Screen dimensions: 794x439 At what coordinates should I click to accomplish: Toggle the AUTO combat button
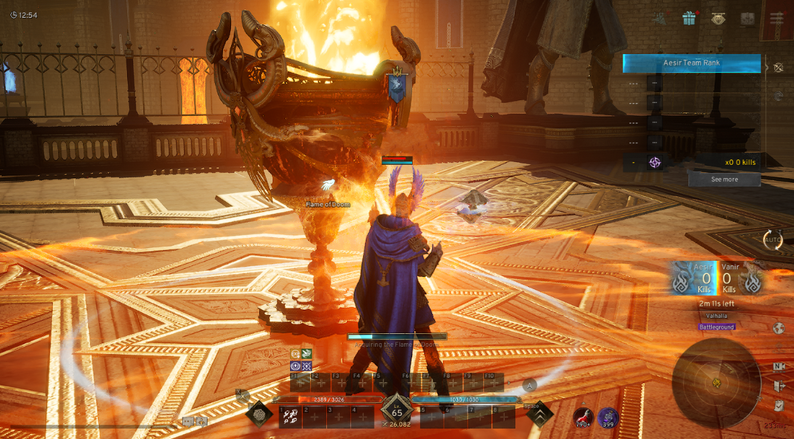coord(772,239)
